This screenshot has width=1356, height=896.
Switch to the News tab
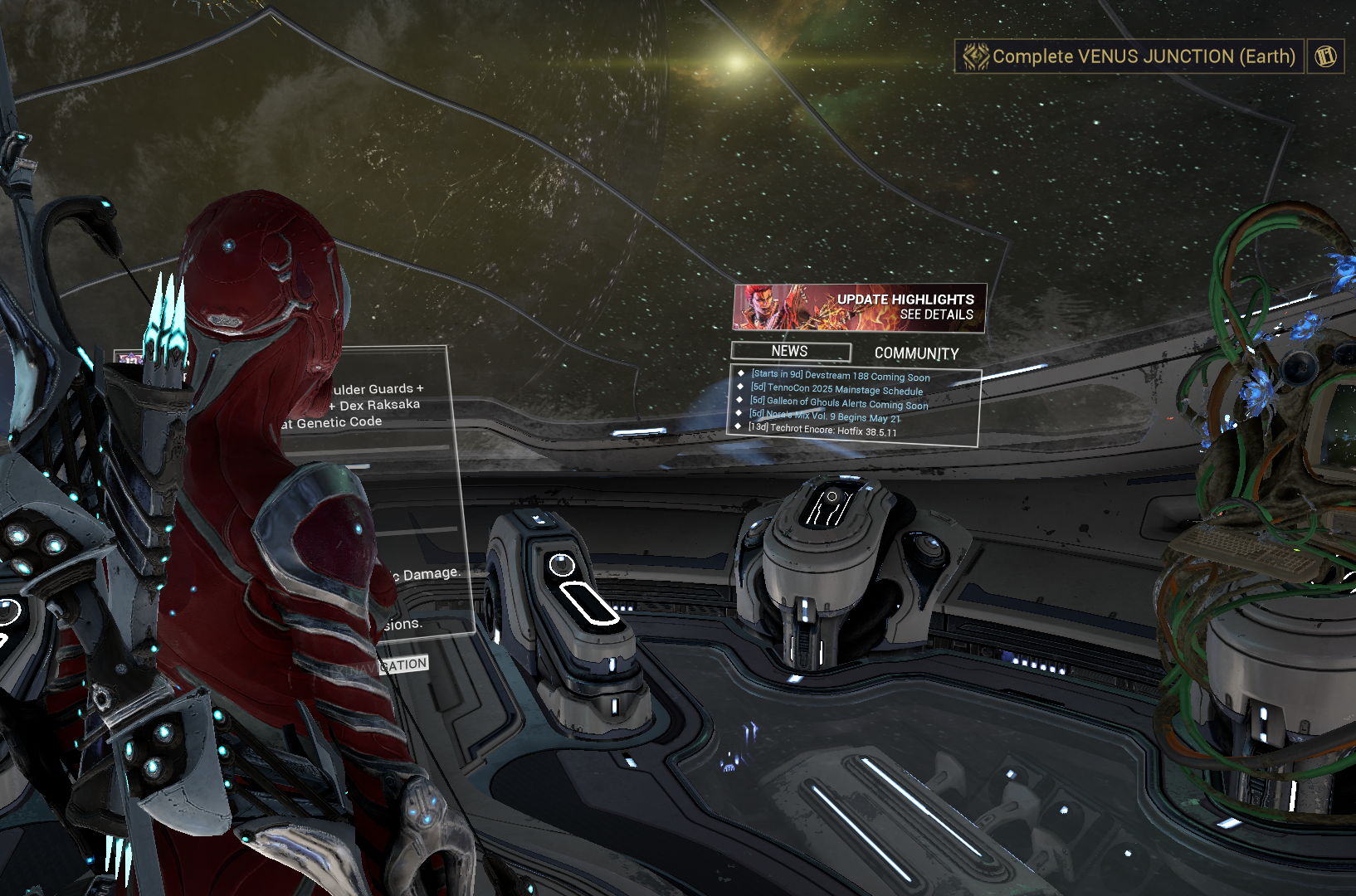[790, 352]
